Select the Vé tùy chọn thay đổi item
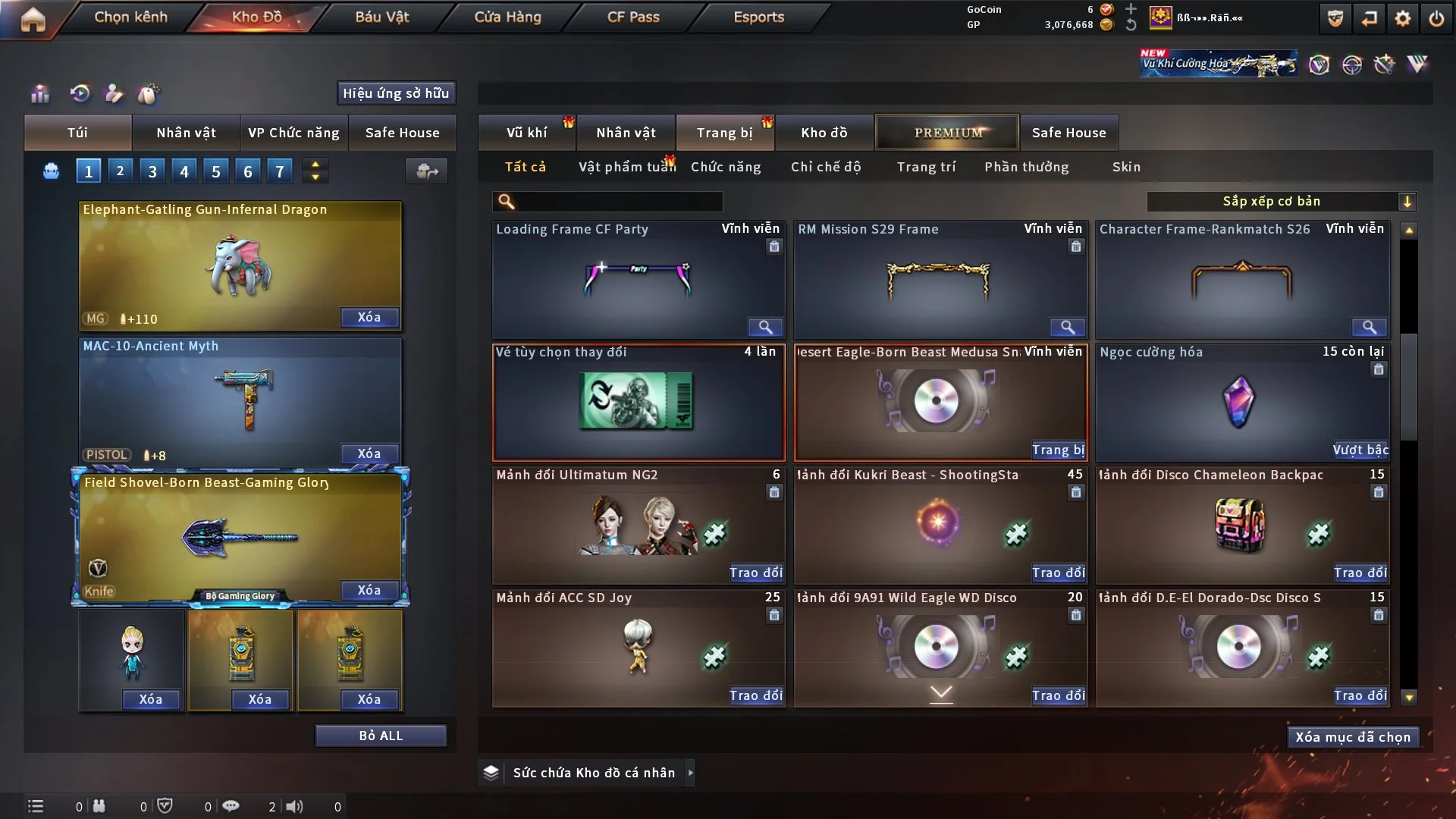Viewport: 1456px width, 819px height. (x=638, y=402)
